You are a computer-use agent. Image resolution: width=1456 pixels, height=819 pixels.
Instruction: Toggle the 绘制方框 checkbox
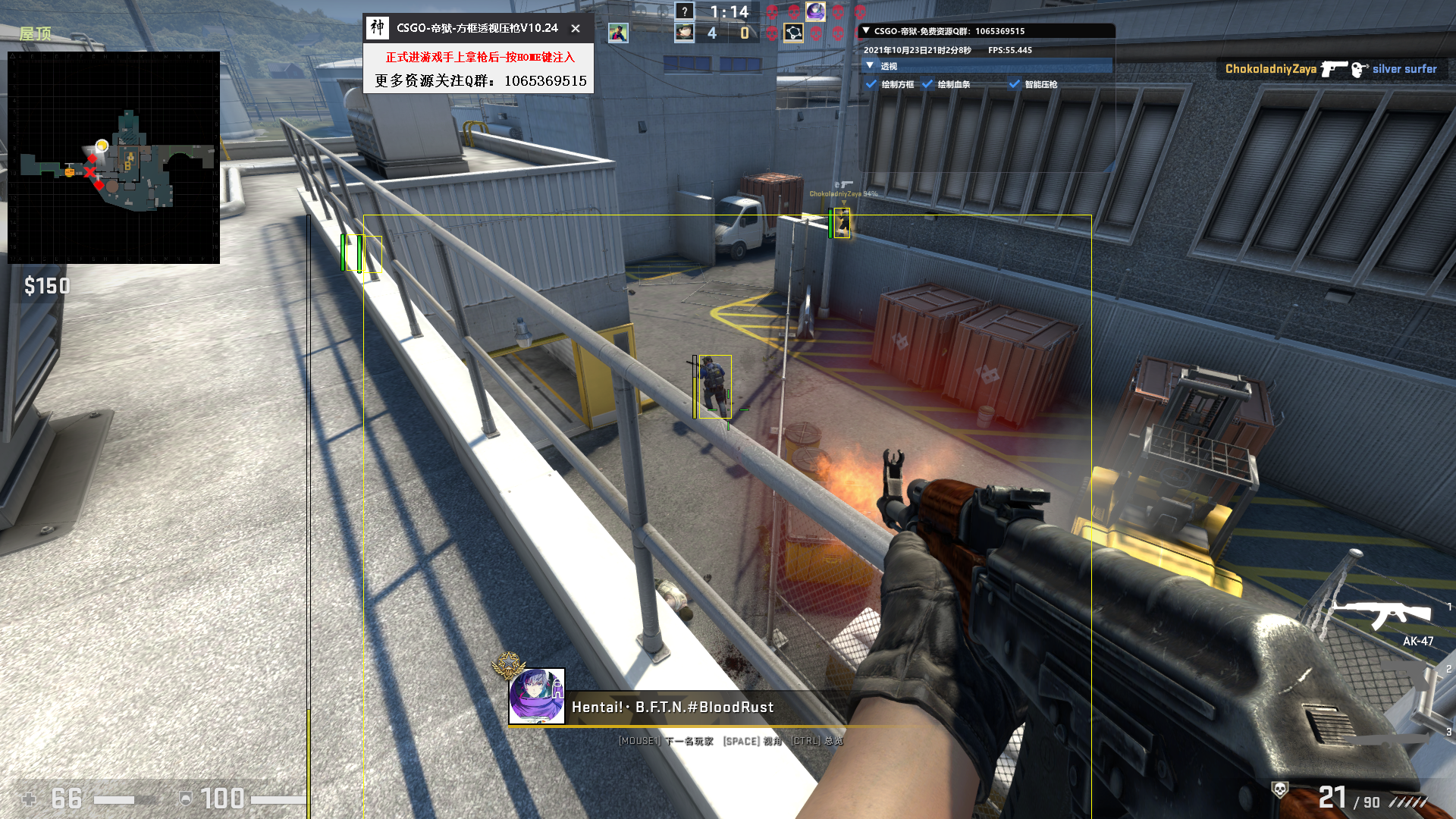[x=872, y=84]
